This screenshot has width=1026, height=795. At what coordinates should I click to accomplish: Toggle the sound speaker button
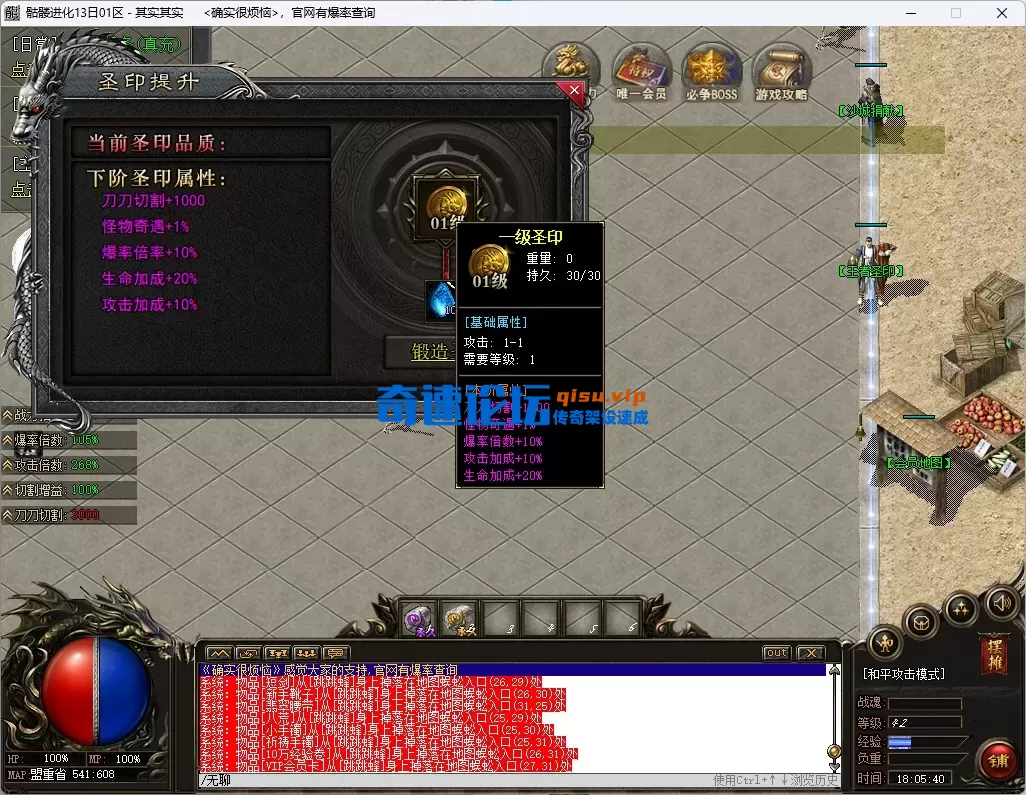tap(1002, 603)
